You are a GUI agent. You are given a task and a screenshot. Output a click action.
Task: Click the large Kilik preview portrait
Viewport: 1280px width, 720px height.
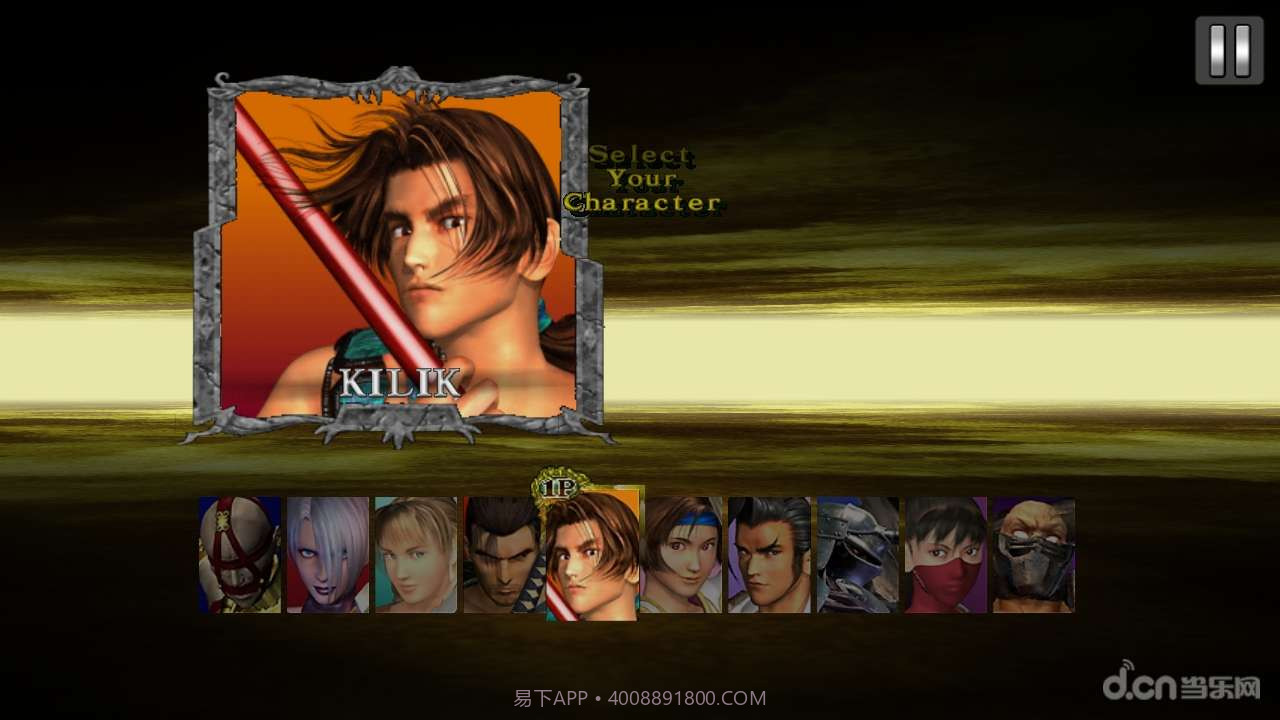click(x=398, y=255)
